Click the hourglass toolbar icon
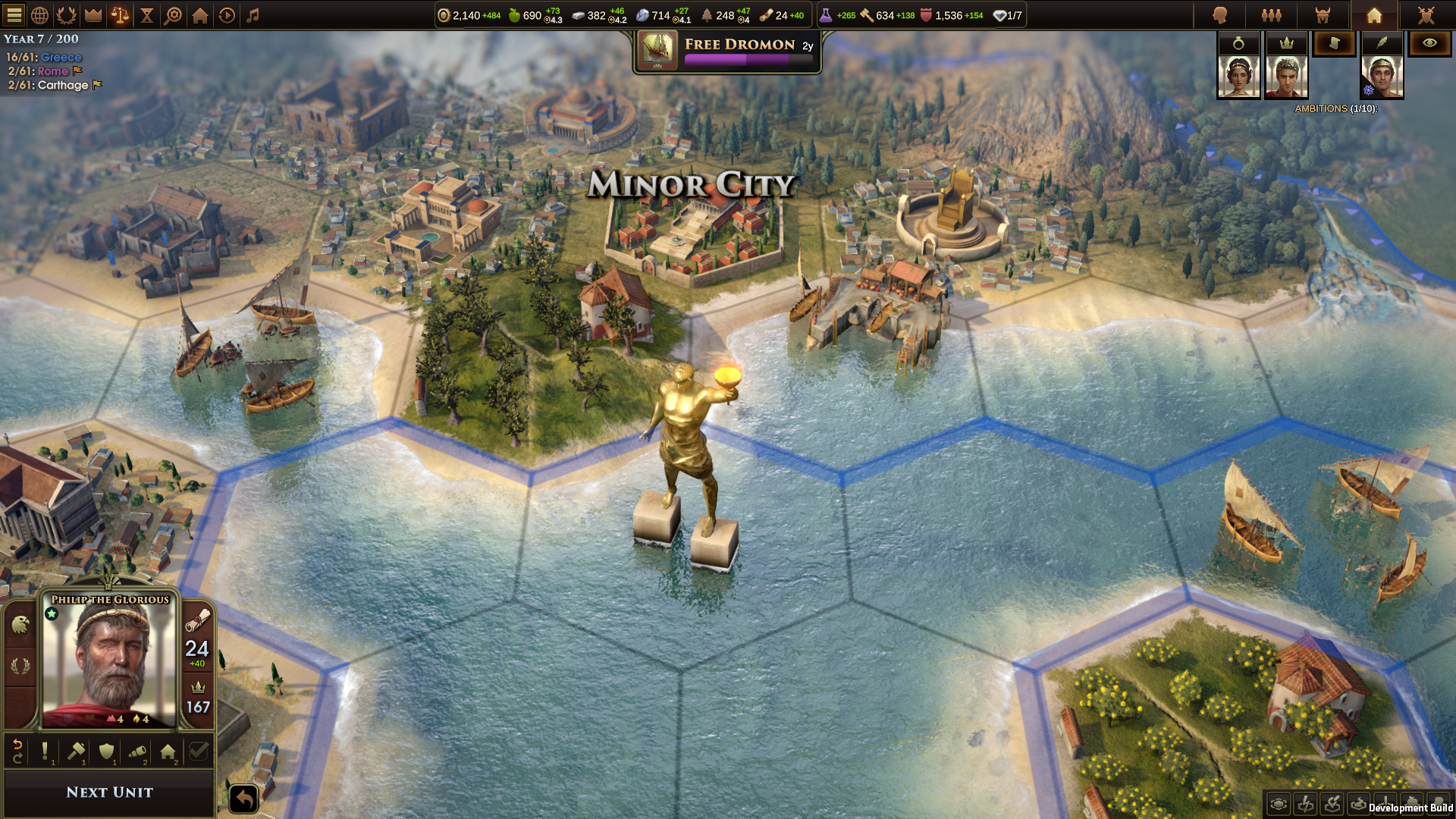The width and height of the screenshot is (1456, 819). 147,15
